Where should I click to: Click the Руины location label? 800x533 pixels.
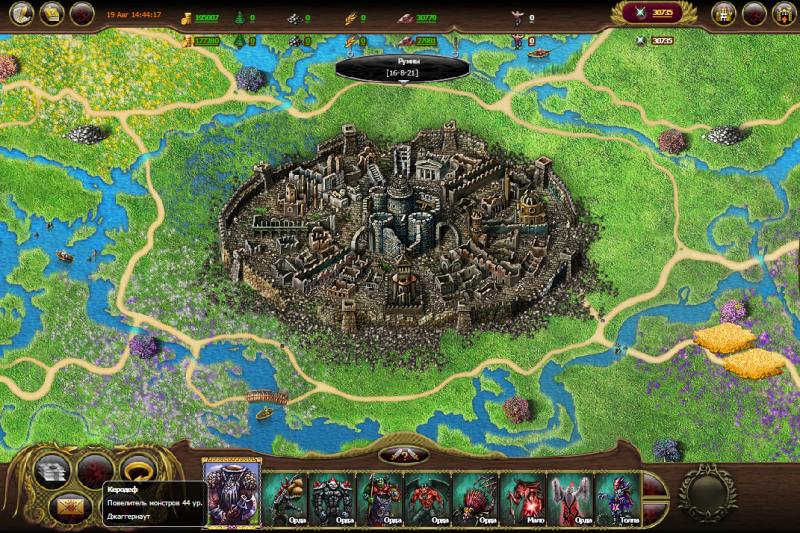click(402, 67)
